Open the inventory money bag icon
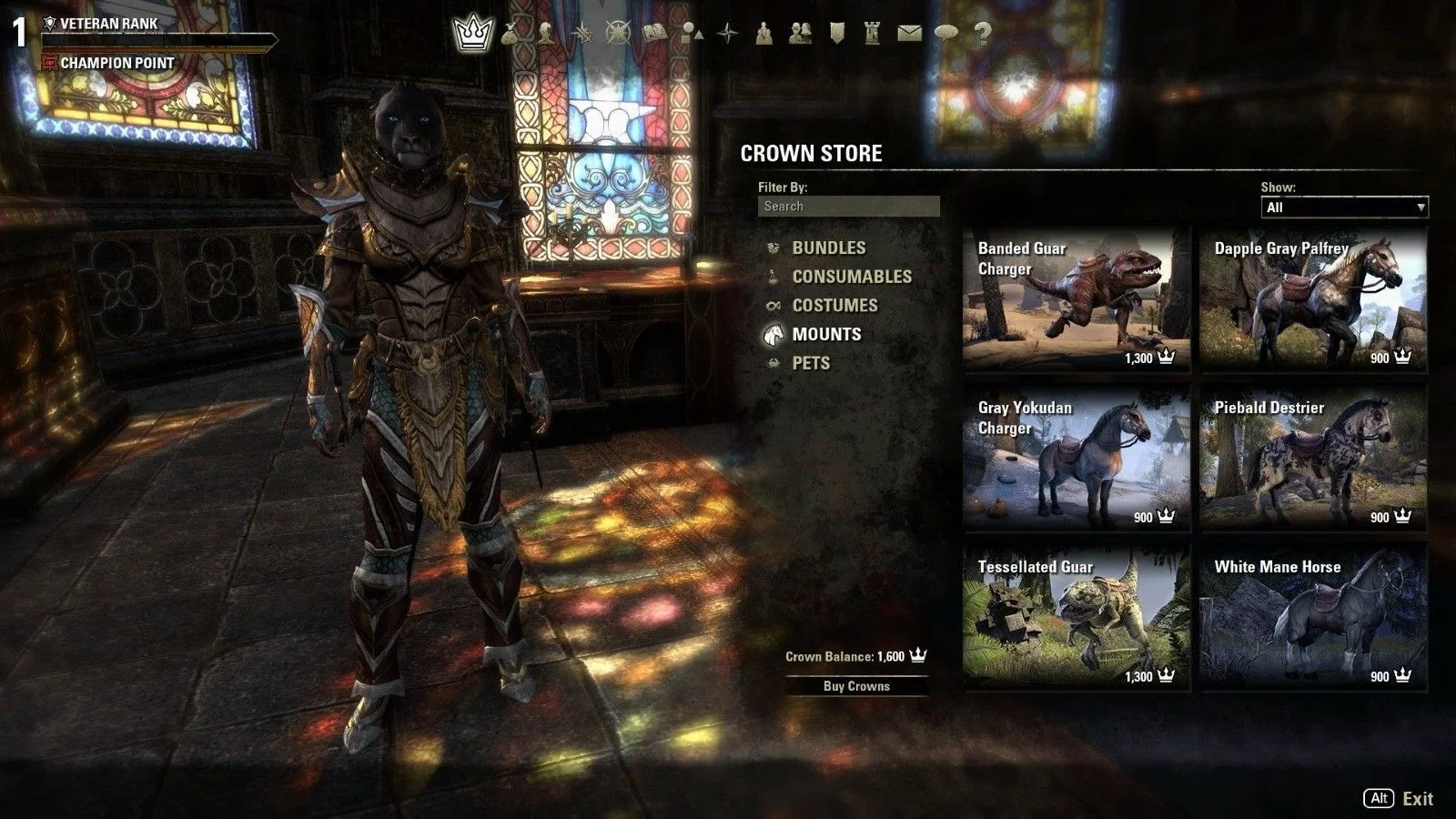1456x819 pixels. 510,34
